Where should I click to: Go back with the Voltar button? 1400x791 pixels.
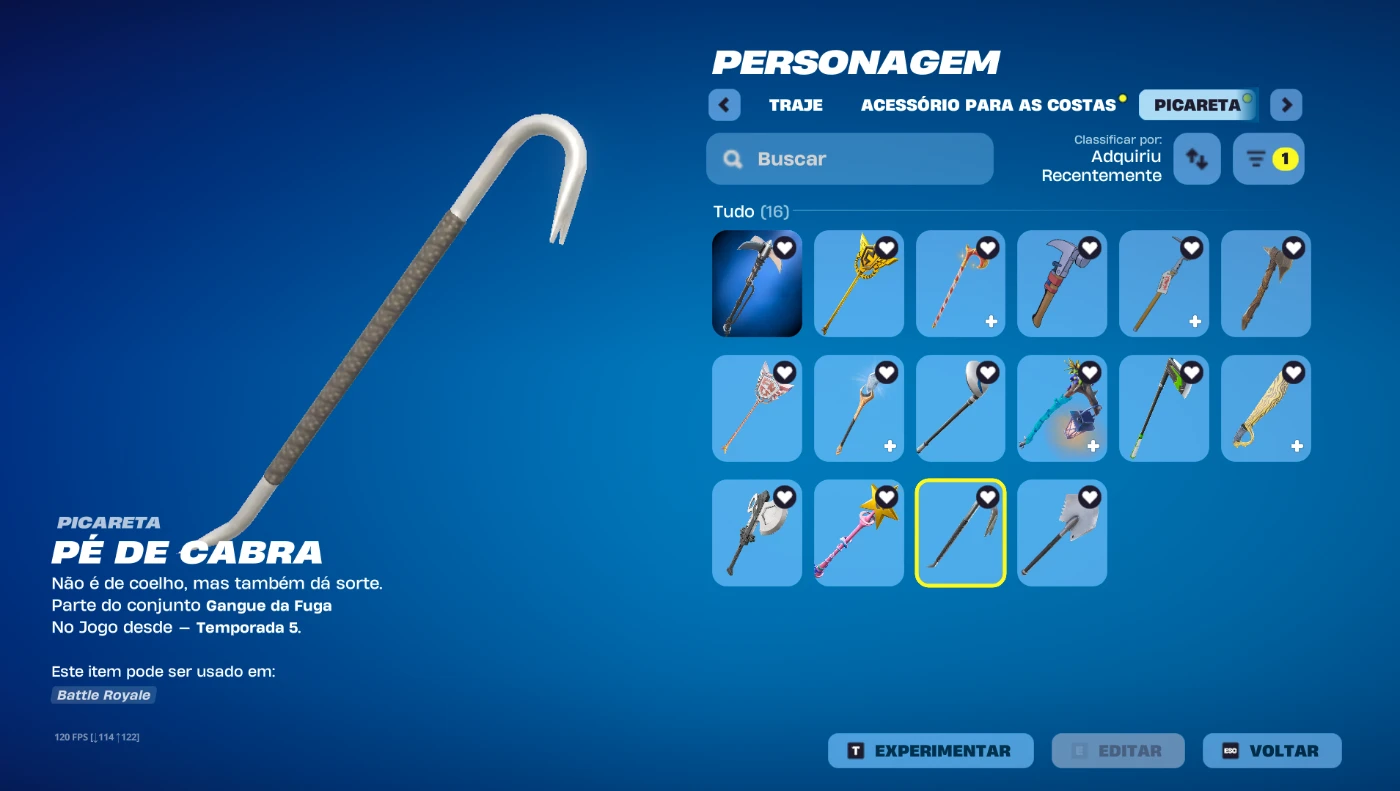(1271, 751)
